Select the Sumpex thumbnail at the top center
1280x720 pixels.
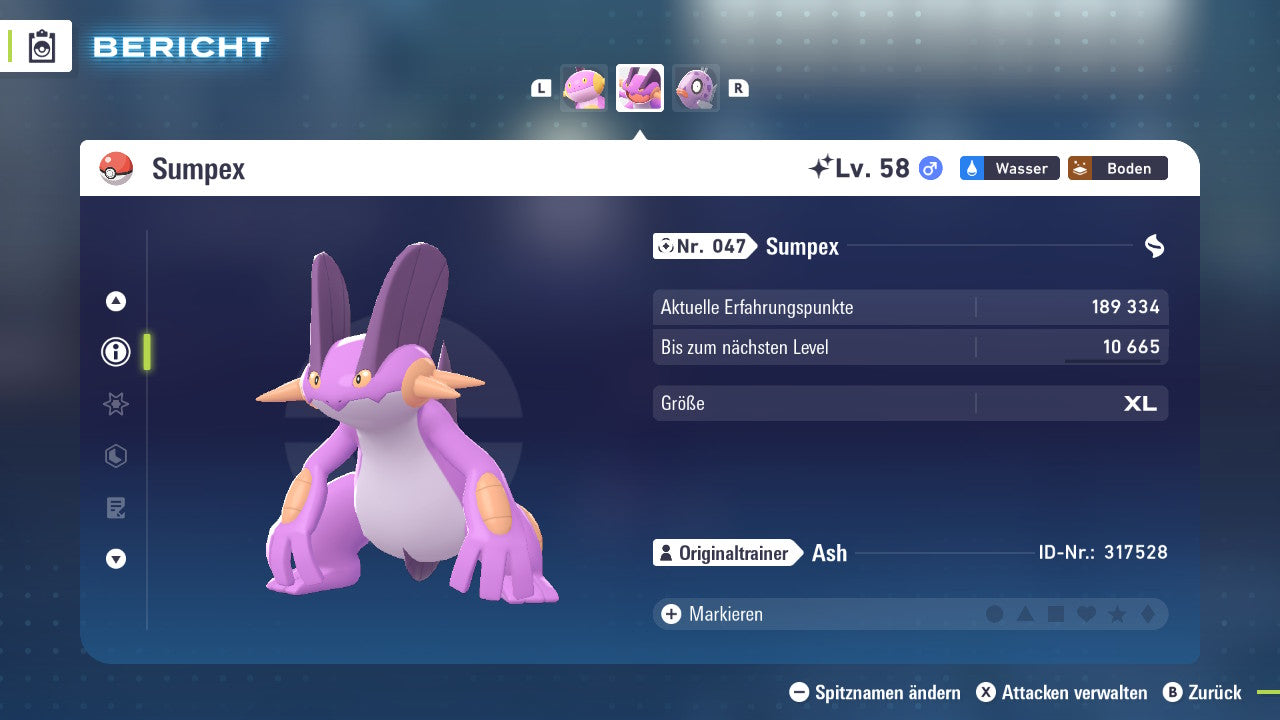[x=640, y=88]
